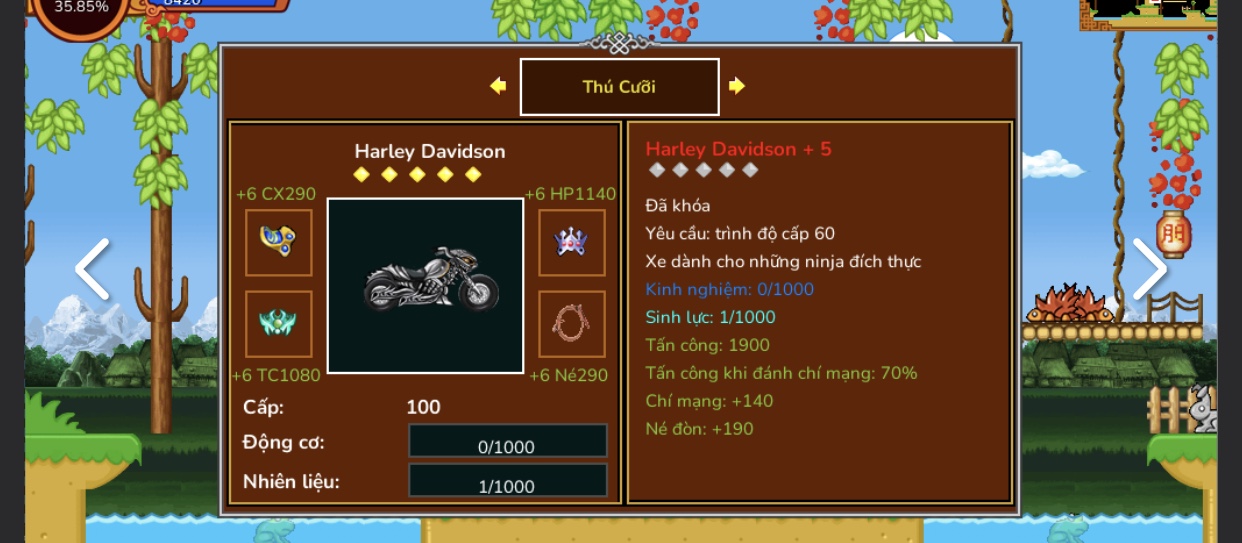Open the minimap in the corner
Screen dimensions: 1242x543
[1150, 12]
